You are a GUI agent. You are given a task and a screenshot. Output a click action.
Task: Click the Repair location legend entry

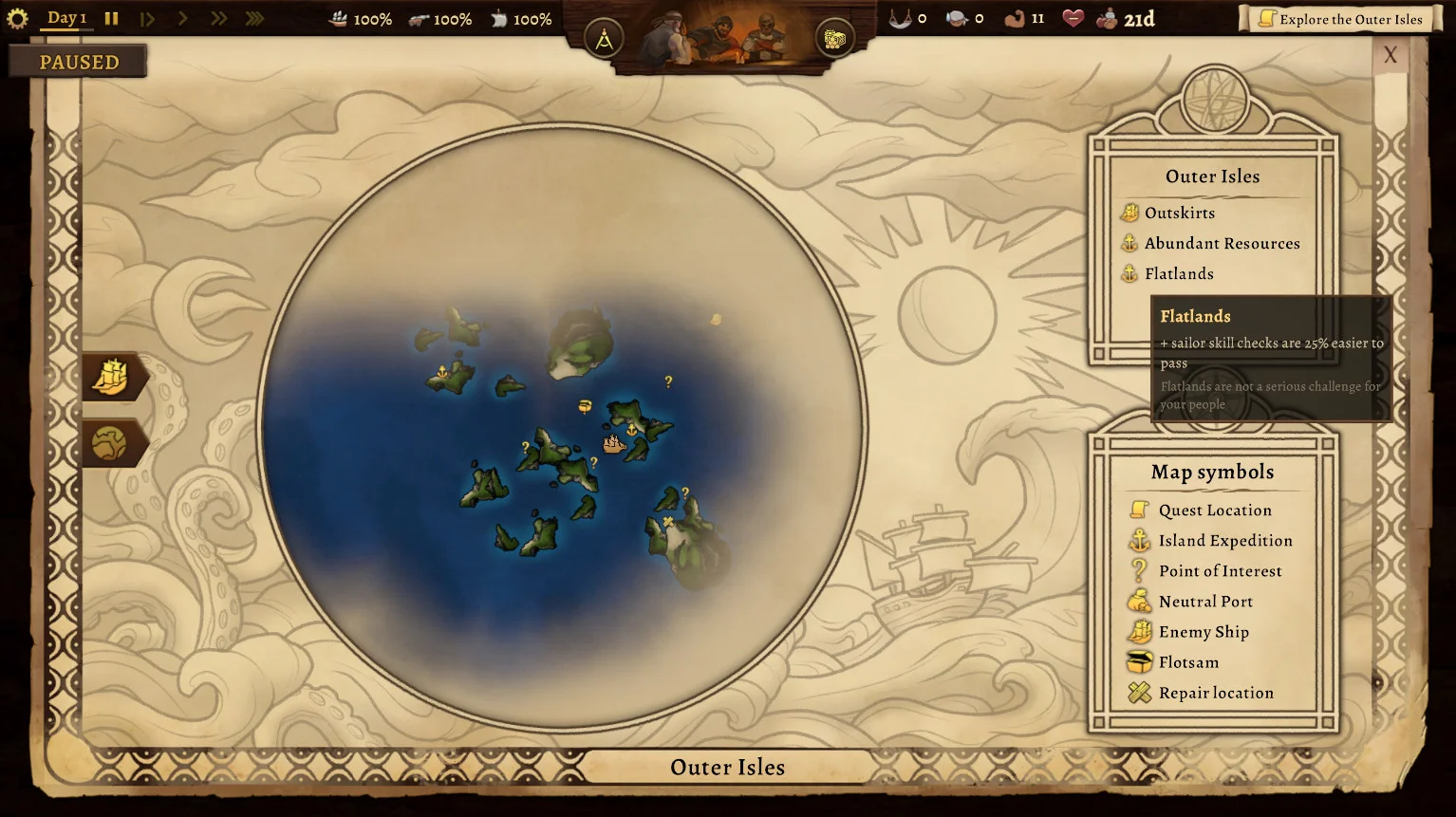tap(1215, 693)
